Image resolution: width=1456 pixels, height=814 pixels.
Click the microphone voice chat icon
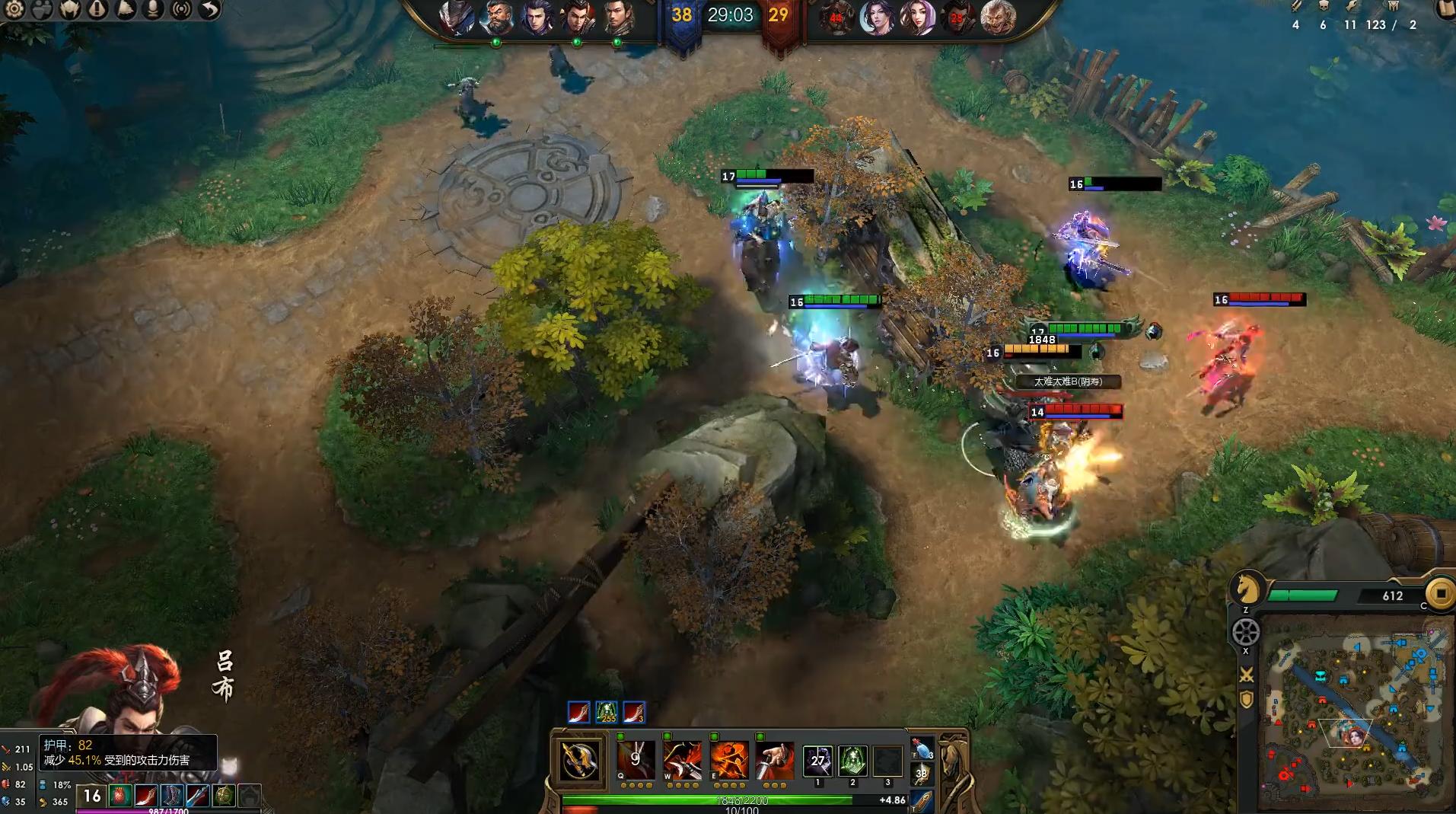tap(153, 9)
